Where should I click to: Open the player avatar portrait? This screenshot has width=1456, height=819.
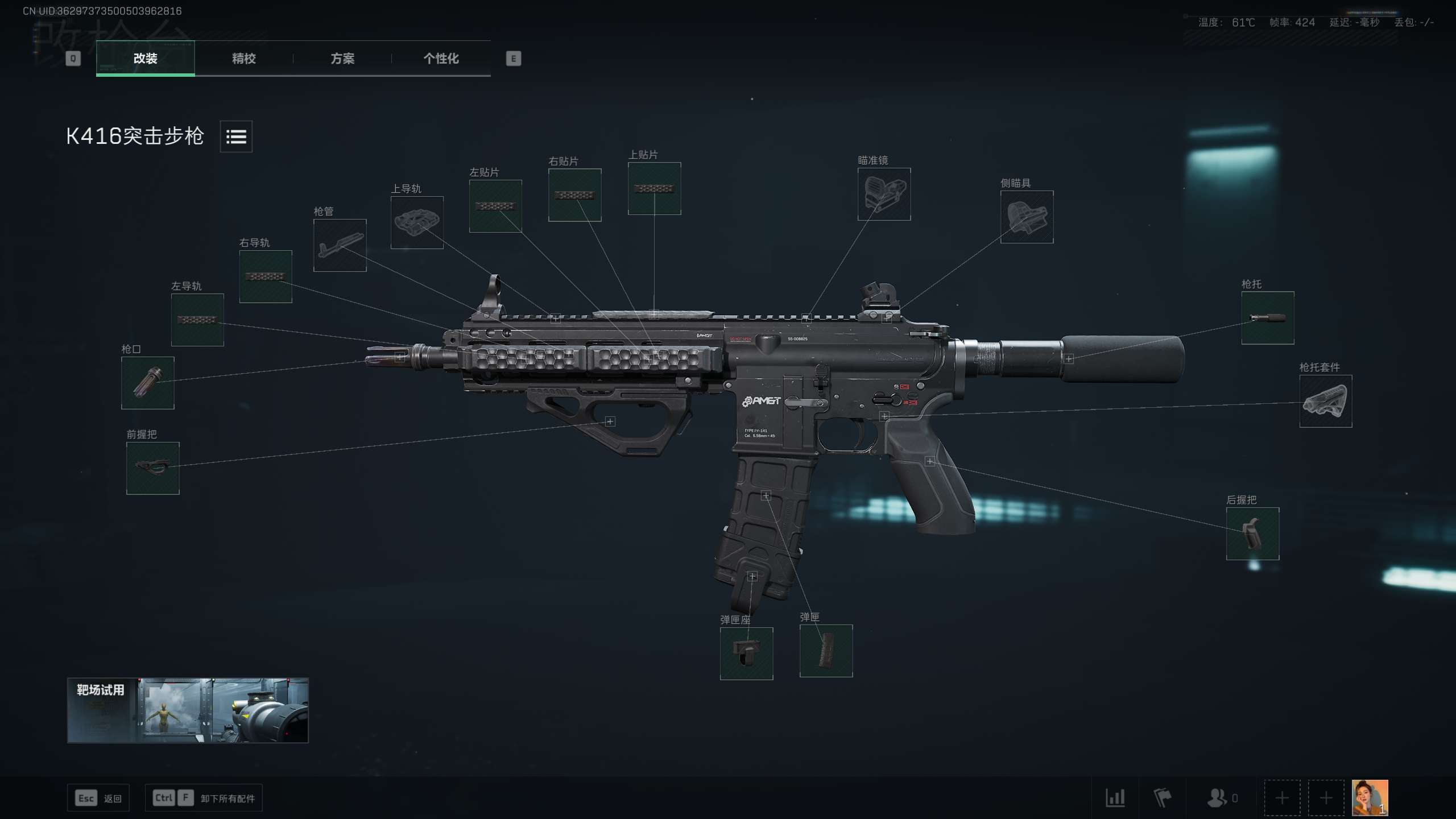point(1370,797)
